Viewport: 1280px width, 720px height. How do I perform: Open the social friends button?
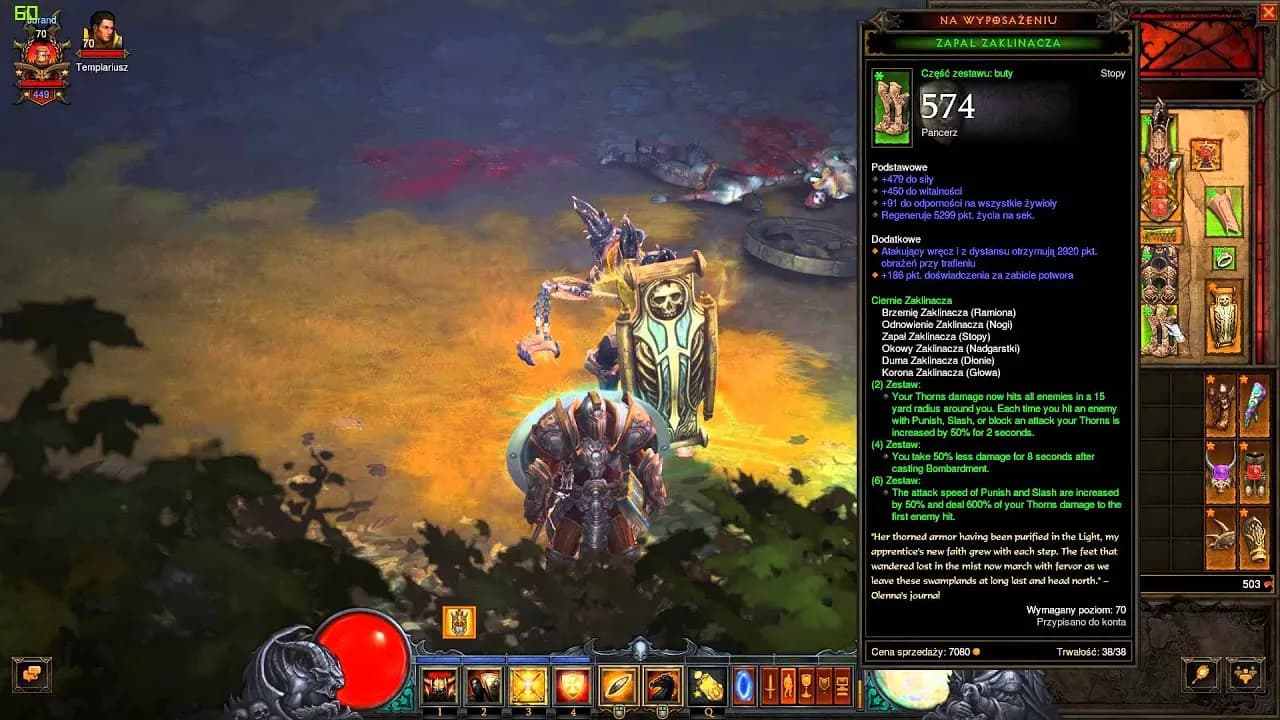point(1245,675)
